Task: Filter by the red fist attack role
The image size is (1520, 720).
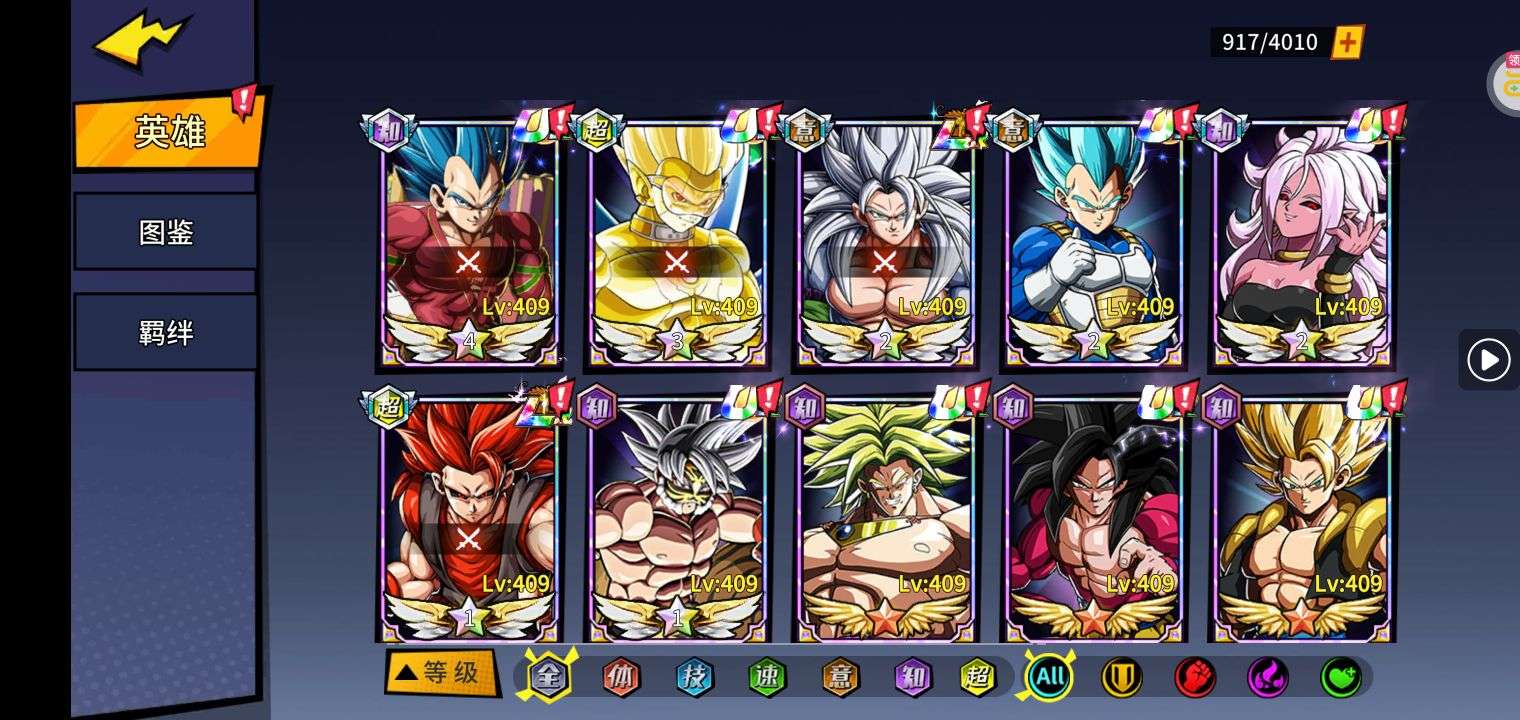Action: pos(1194,678)
